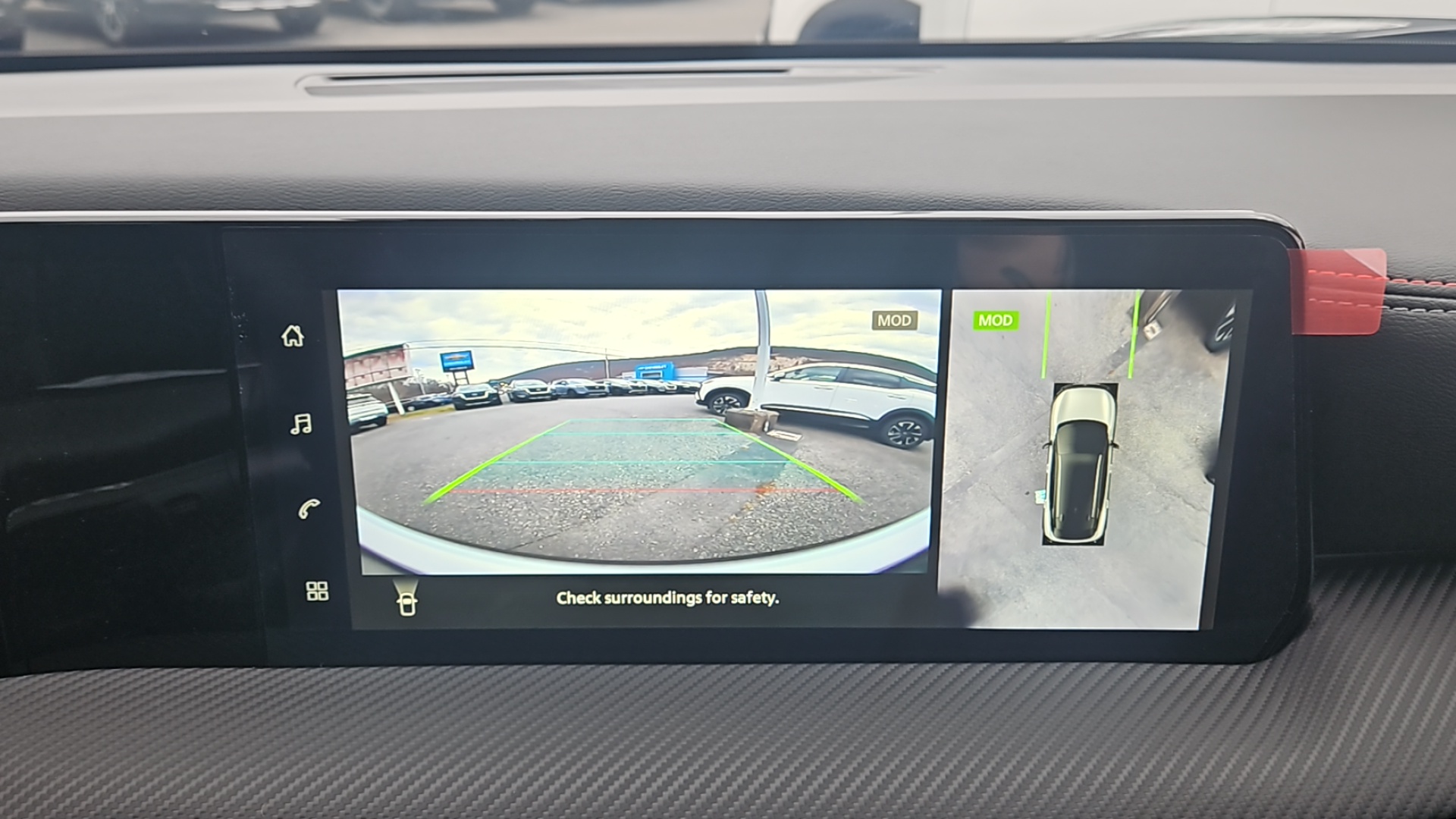Screen dimensions: 1456x819
Task: Toggle moving object detection via the MOD indicator
Action: [994, 320]
